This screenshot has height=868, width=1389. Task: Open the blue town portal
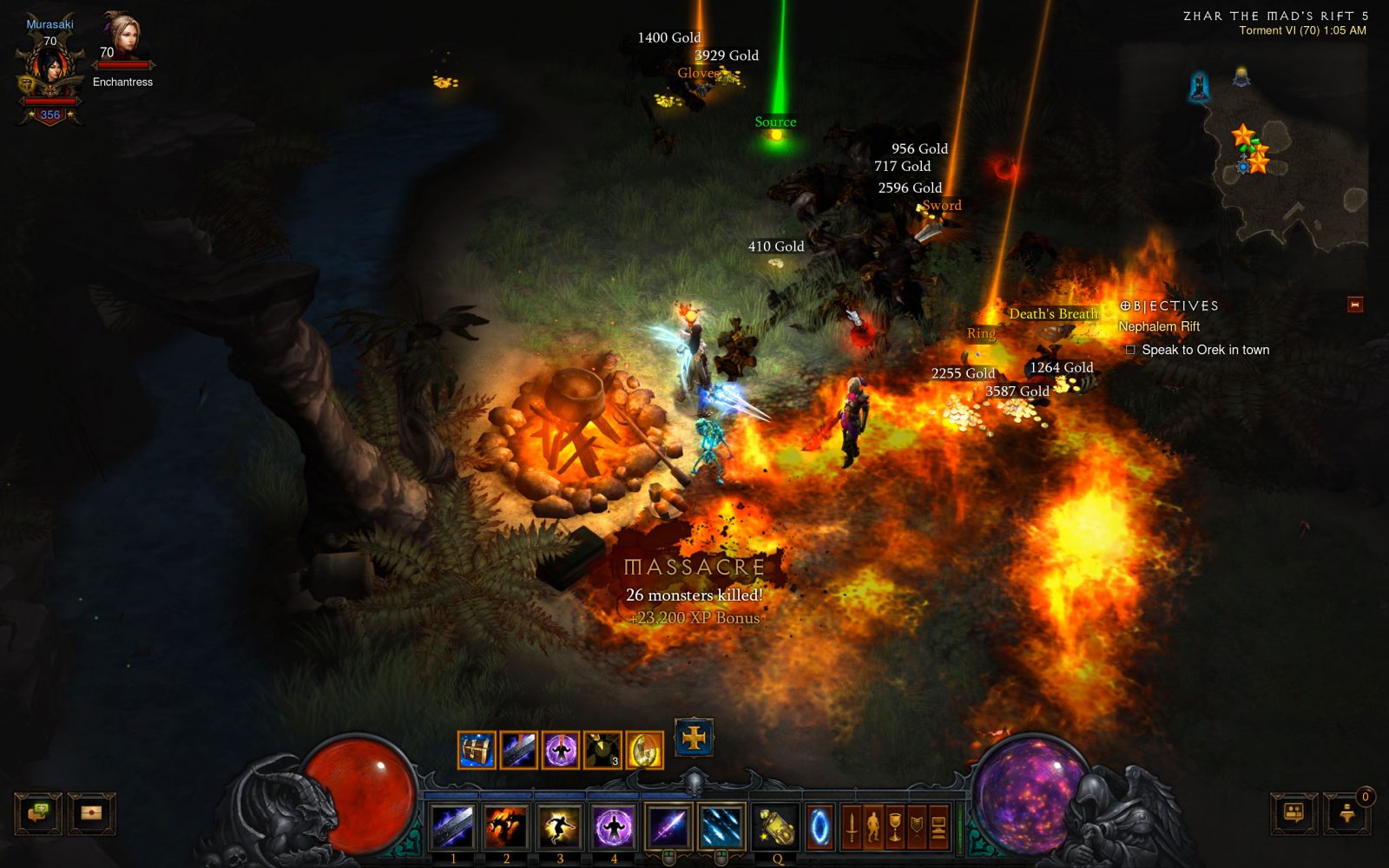pyautogui.click(x=820, y=826)
